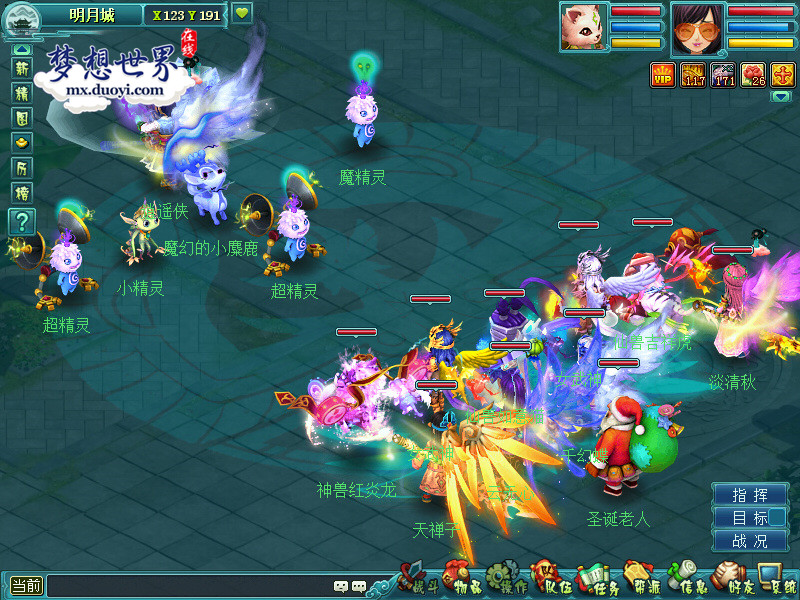Open the 战斗 (Battle) menu
This screenshot has height=600, width=800.
(413, 581)
